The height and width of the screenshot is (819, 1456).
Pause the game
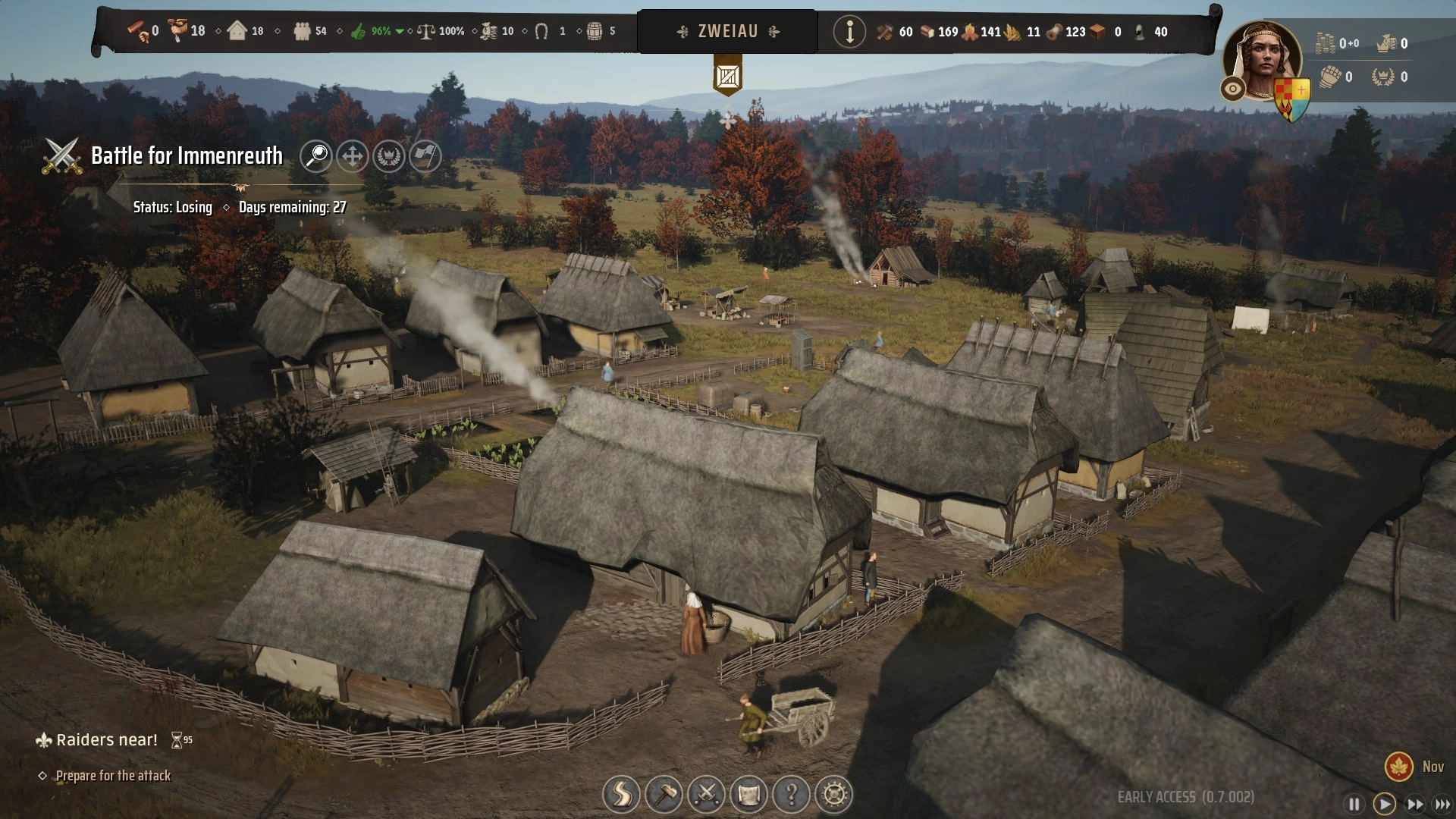point(1354,804)
